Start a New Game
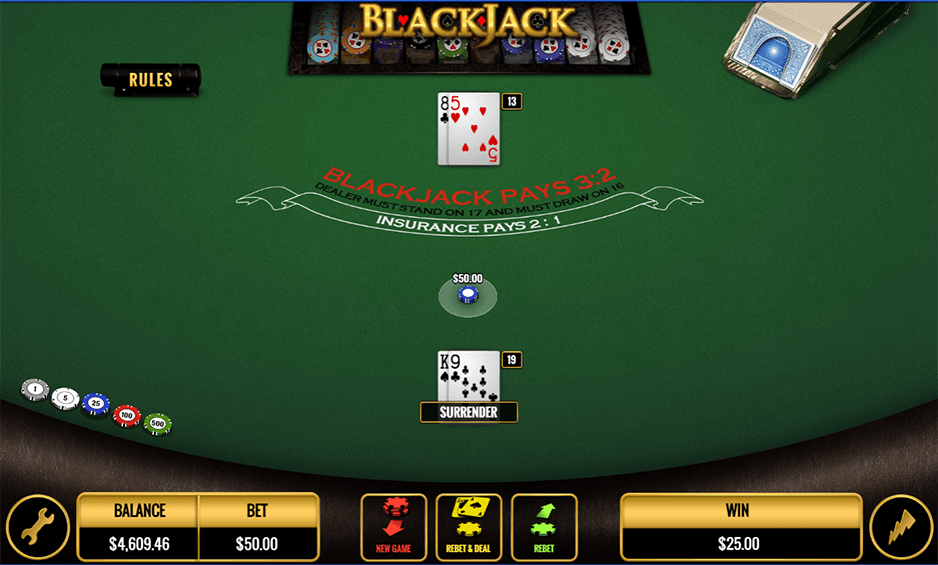The height and width of the screenshot is (565, 938). (x=393, y=527)
